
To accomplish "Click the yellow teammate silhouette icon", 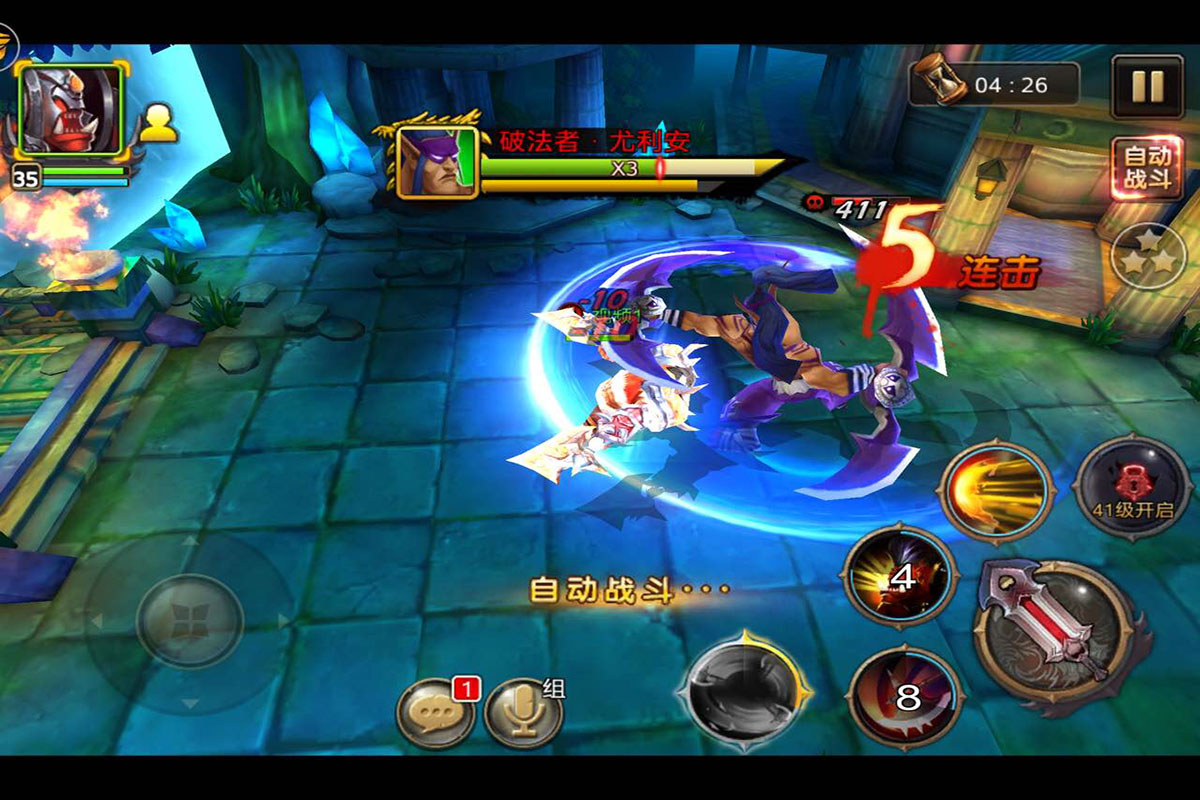I will (158, 122).
